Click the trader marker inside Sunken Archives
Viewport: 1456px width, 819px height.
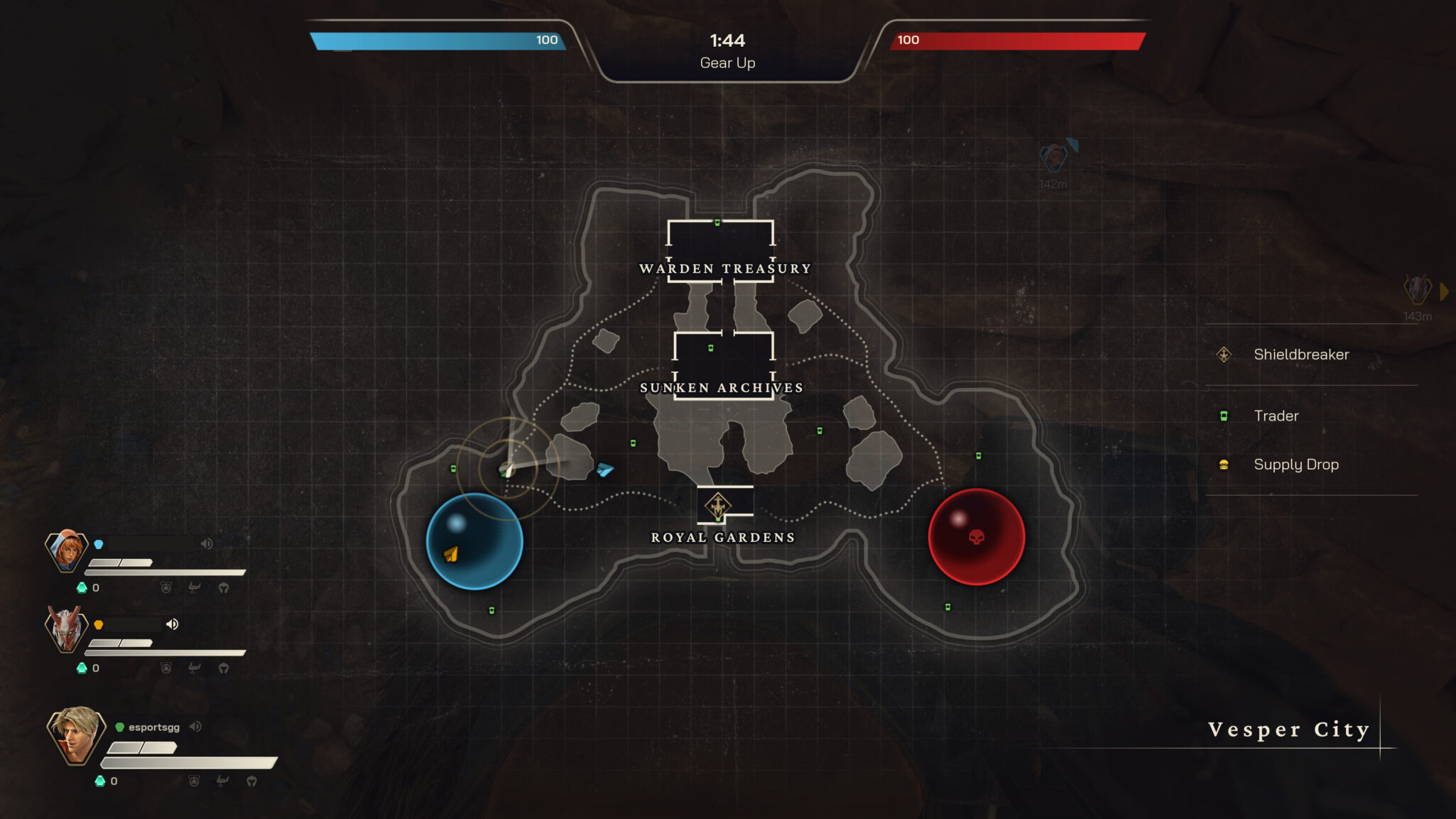coord(711,348)
